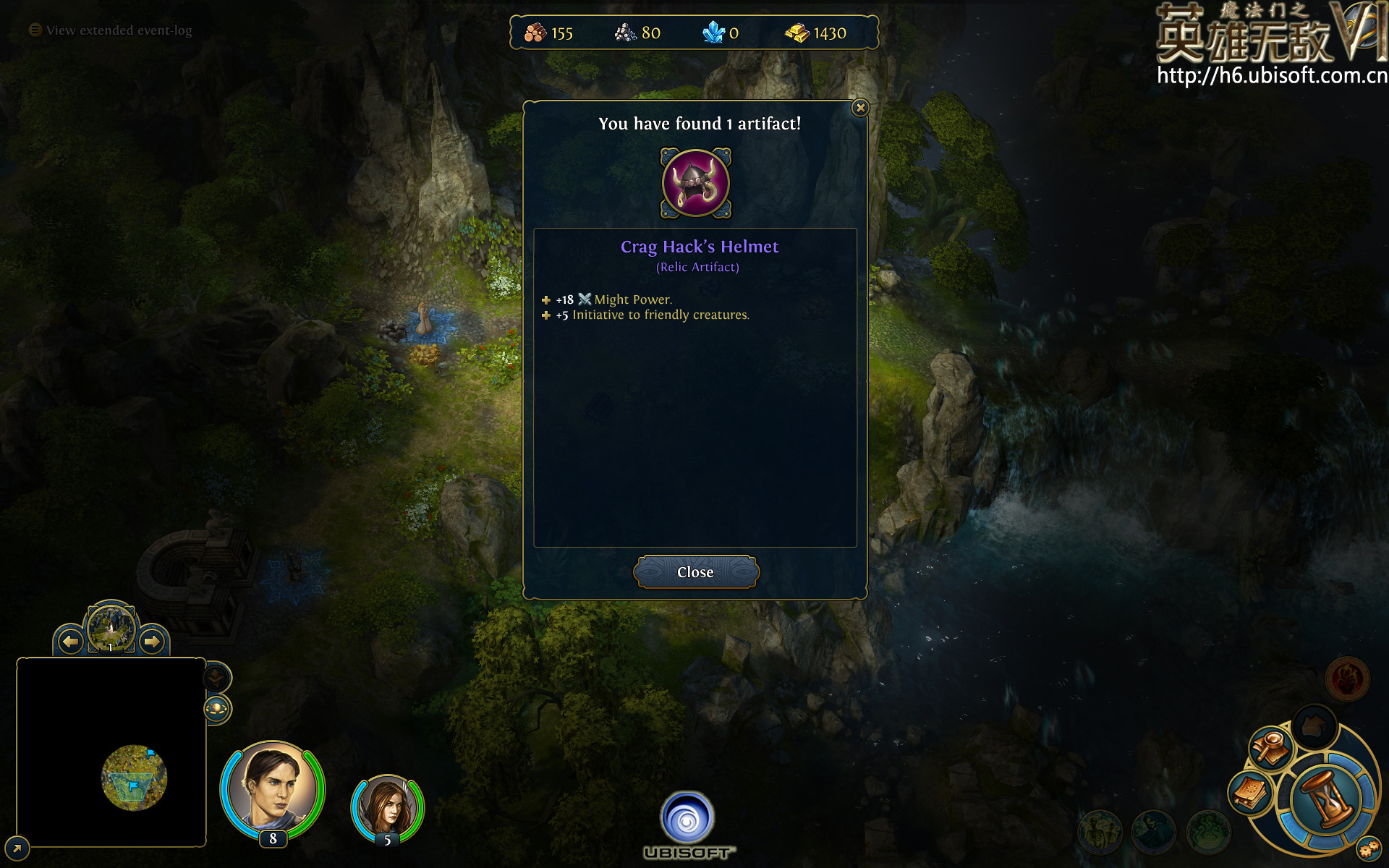This screenshot has width=1389, height=868.
Task: Select the red-haired female hero portrait
Action: (388, 806)
